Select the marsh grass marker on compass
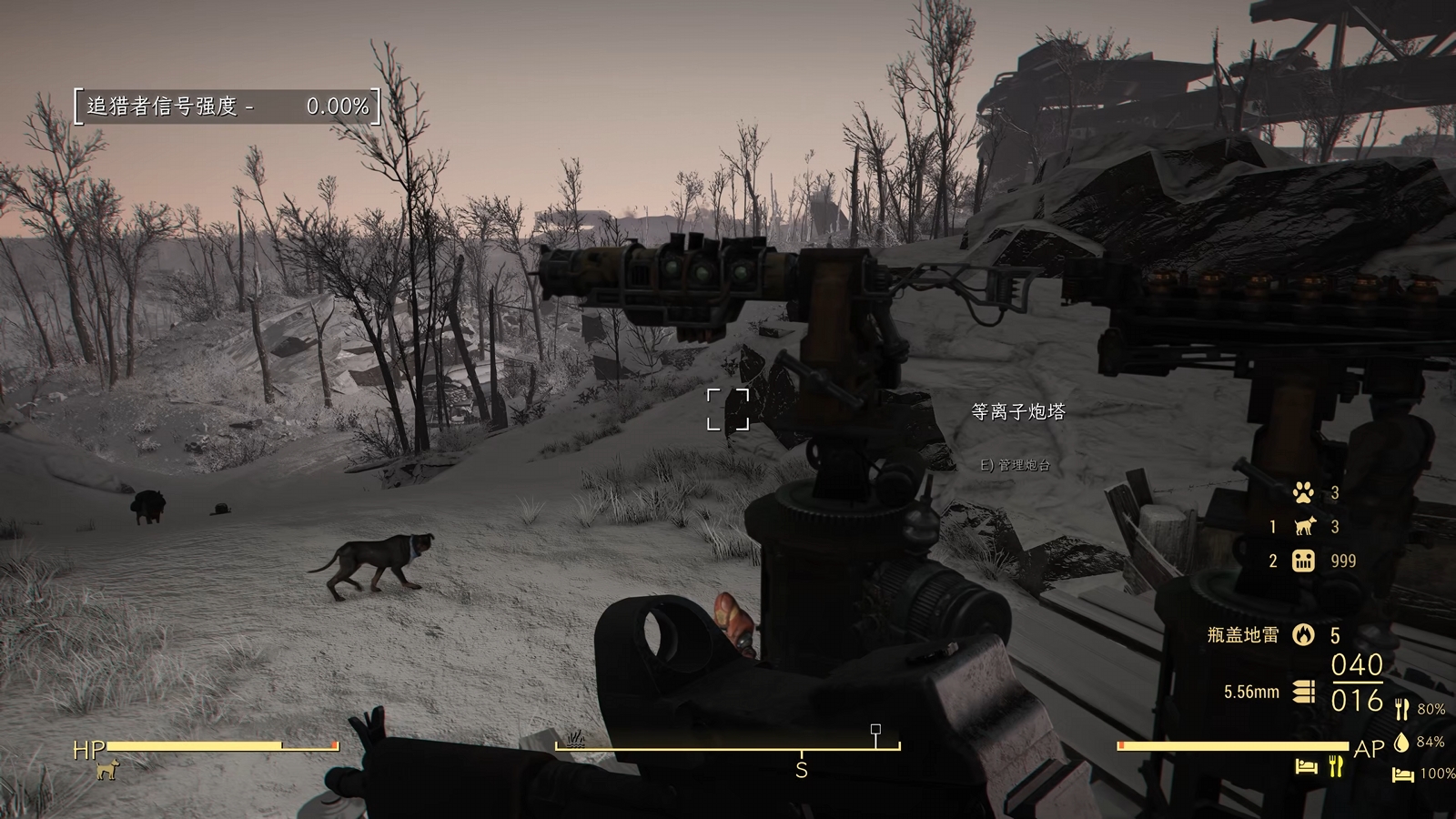This screenshot has width=1456, height=819. point(575,738)
